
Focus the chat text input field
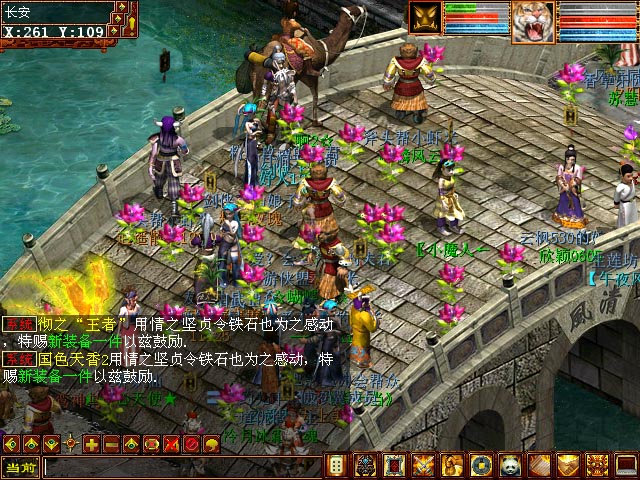pyautogui.click(x=180, y=466)
